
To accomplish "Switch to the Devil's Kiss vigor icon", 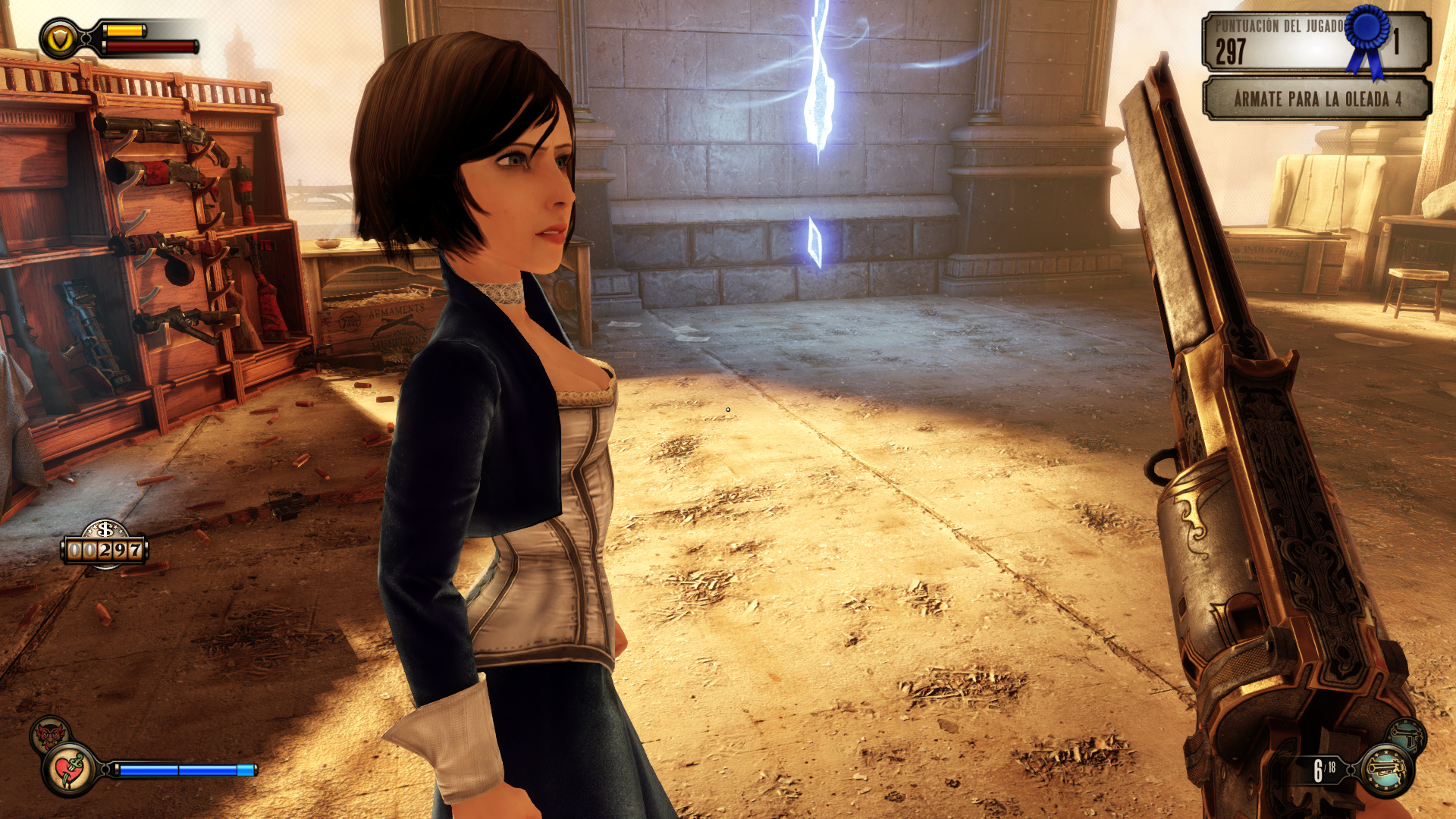I will tap(50, 733).
